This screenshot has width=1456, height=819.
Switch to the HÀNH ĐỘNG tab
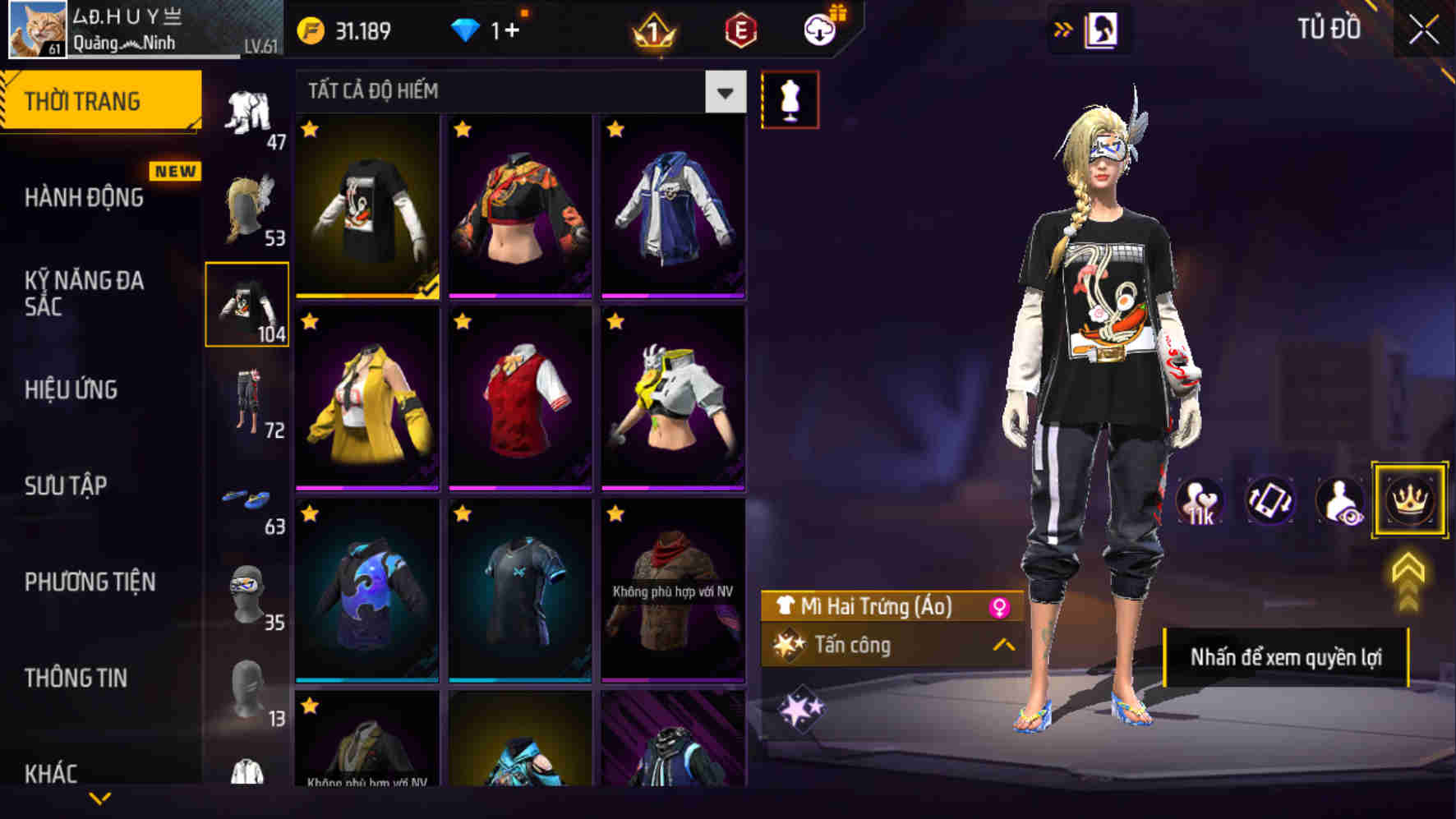[x=85, y=197]
